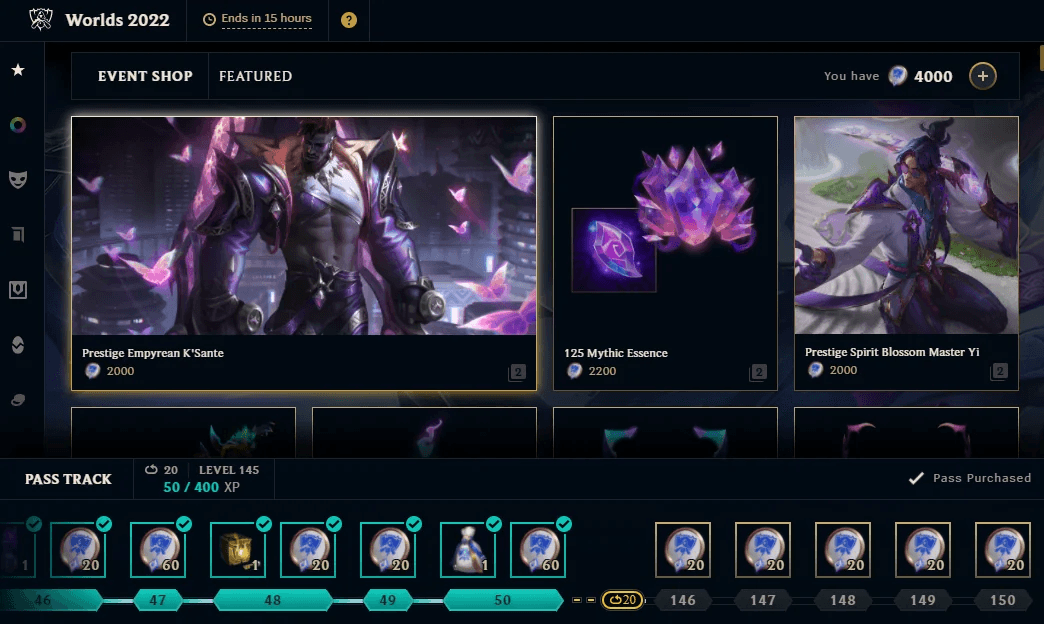Click the Worlds 2022 event title

(x=117, y=20)
